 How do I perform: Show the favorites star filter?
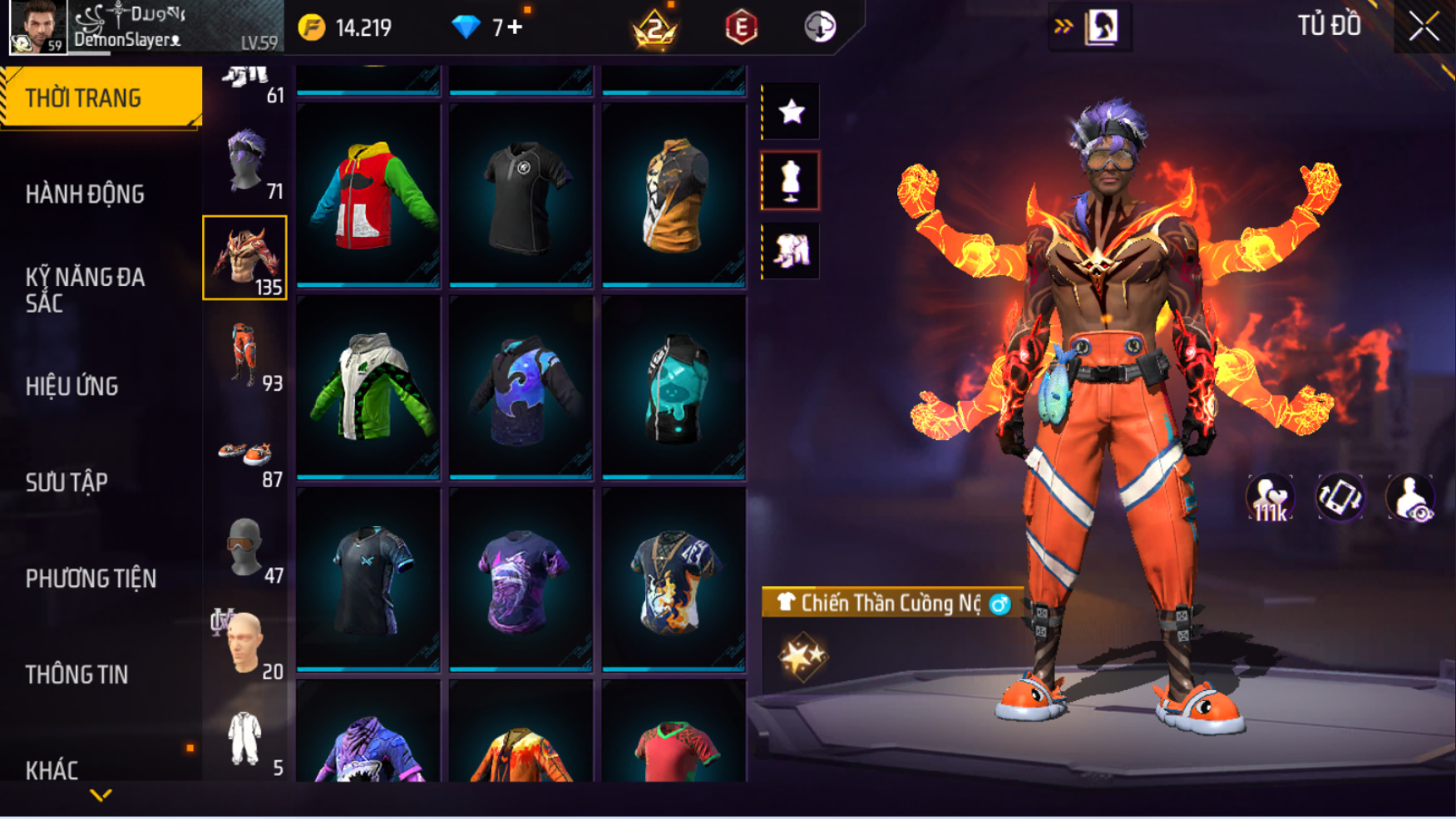point(791,111)
